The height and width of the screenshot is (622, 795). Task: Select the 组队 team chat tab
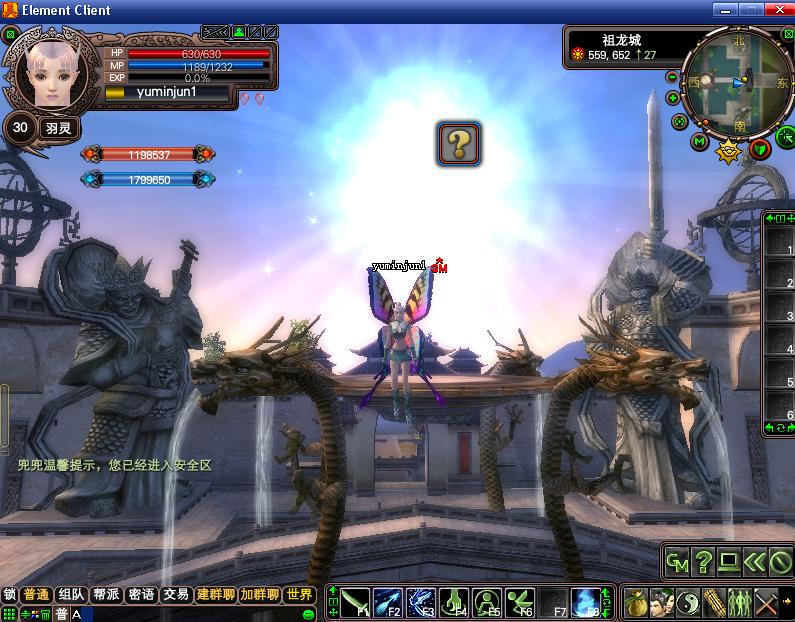coord(71,594)
